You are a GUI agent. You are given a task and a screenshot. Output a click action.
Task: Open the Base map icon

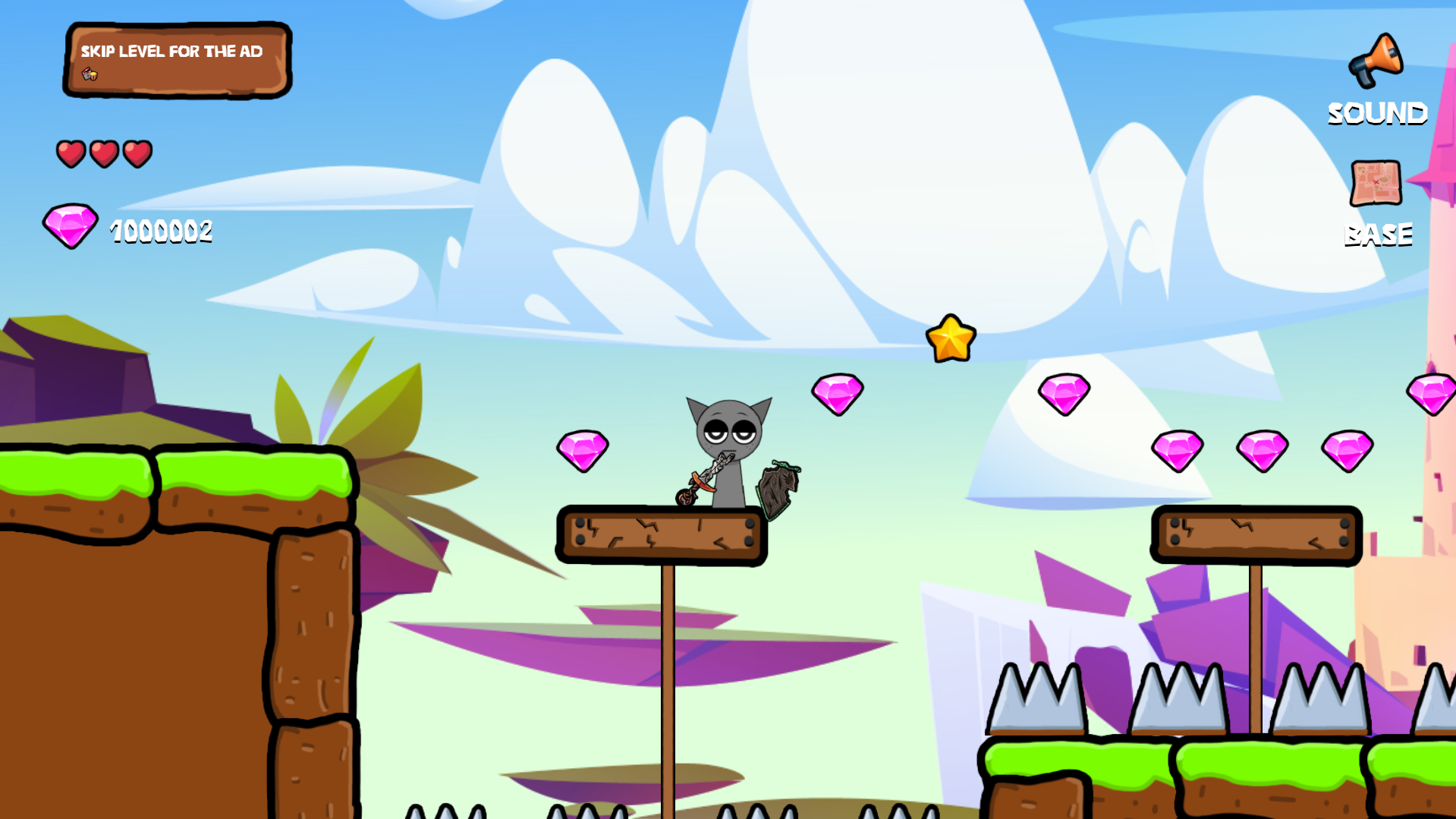point(1376,182)
